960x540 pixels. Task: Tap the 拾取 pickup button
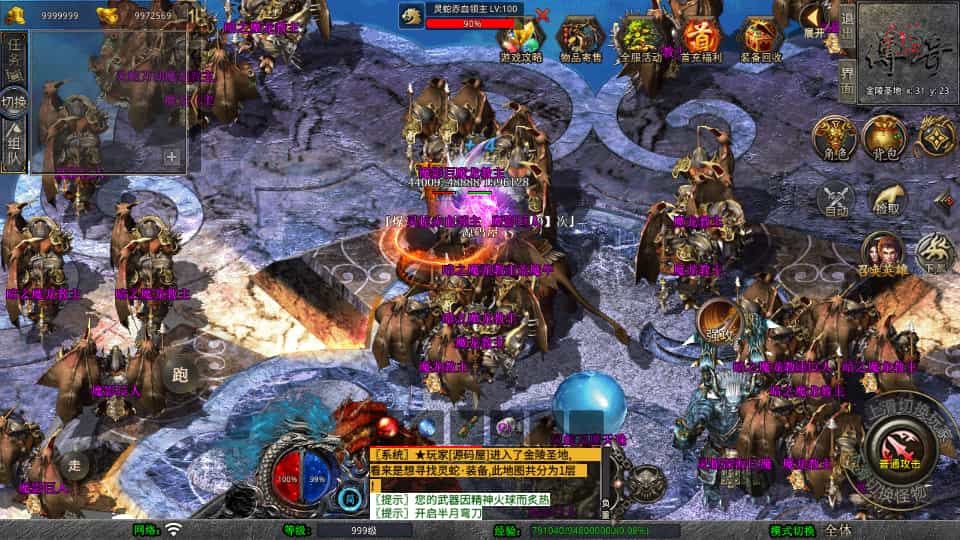(886, 199)
